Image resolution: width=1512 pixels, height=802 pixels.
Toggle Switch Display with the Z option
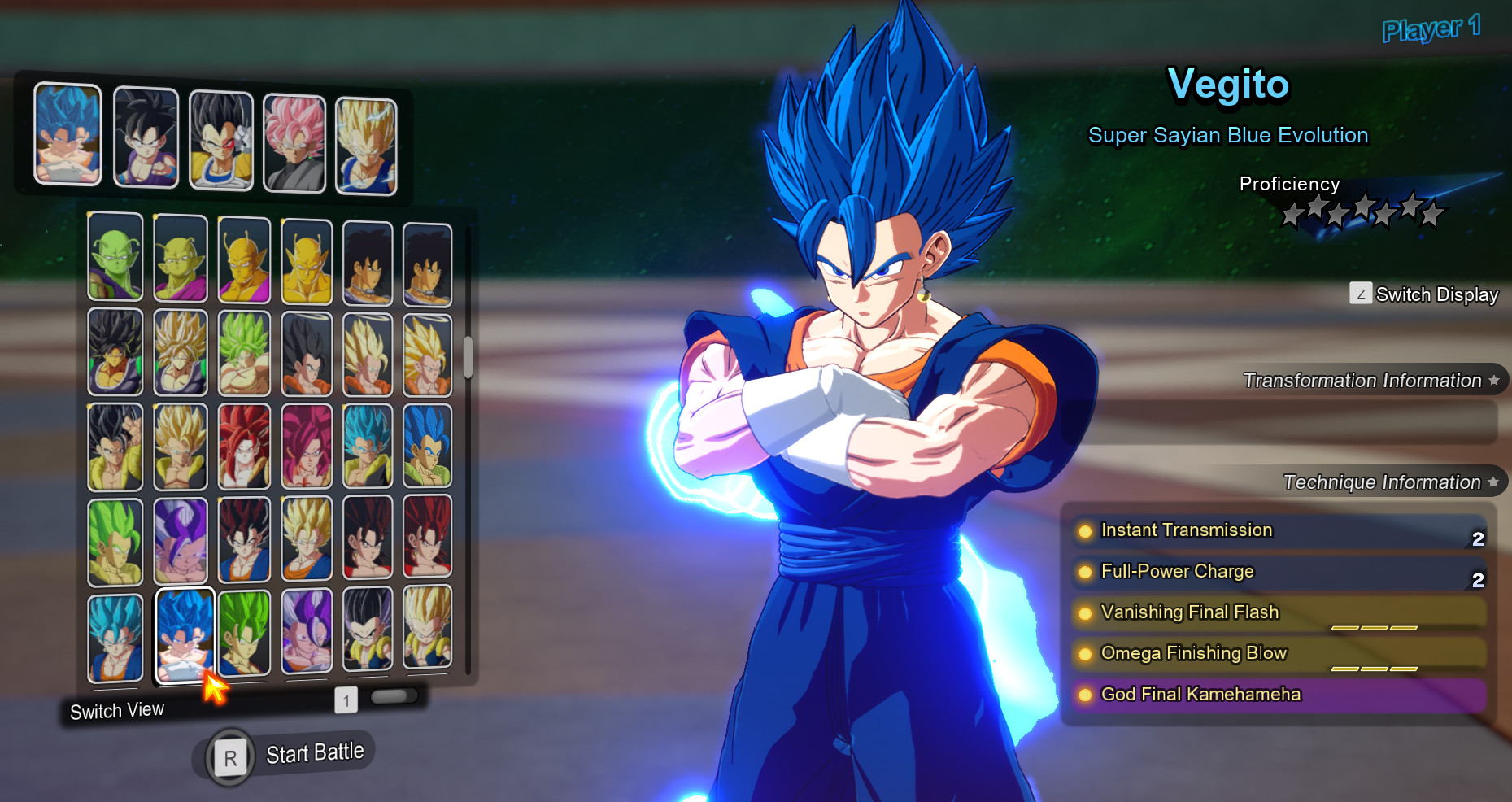(1423, 294)
